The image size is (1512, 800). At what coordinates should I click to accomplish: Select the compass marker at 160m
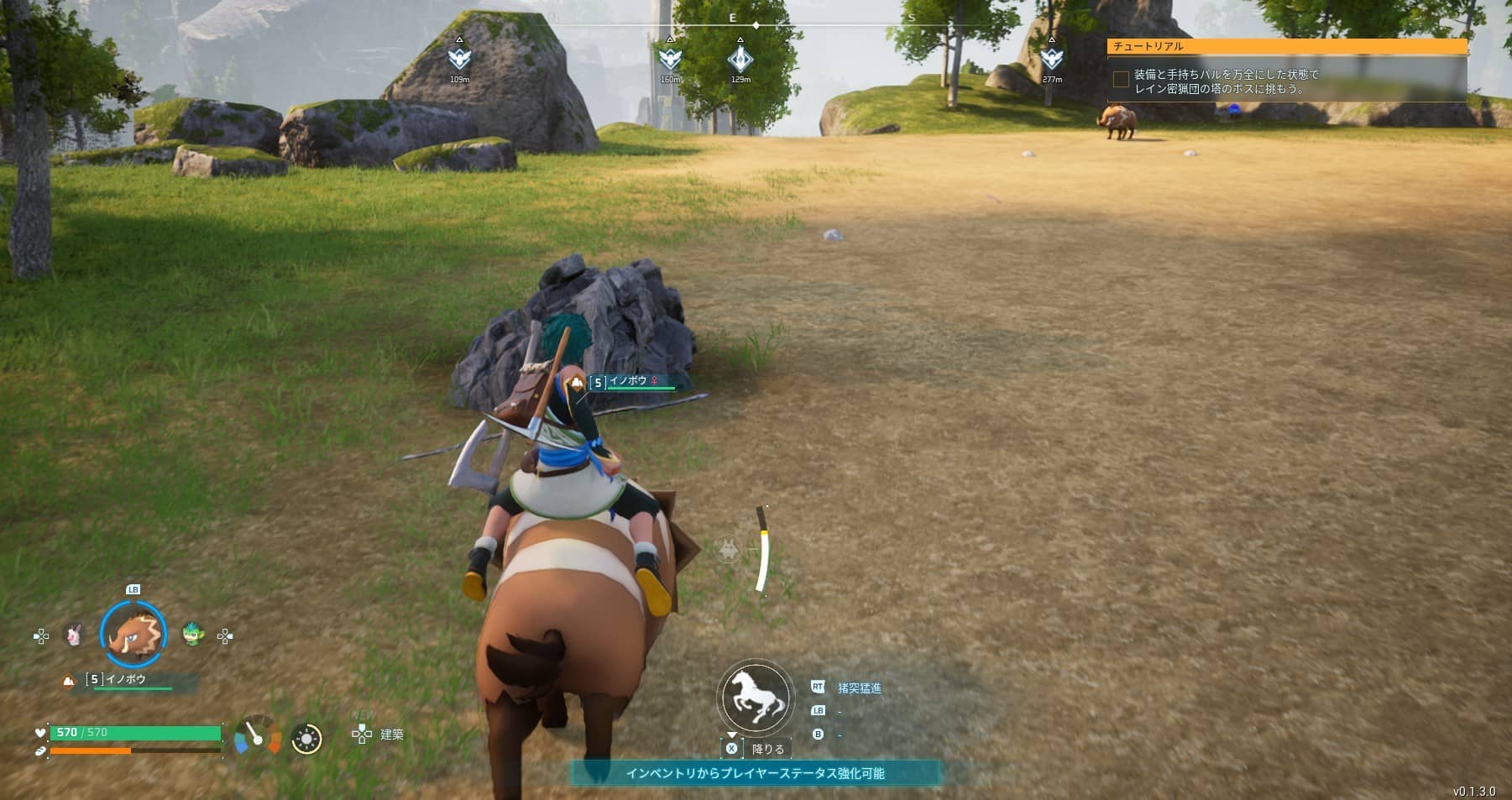pos(670,59)
